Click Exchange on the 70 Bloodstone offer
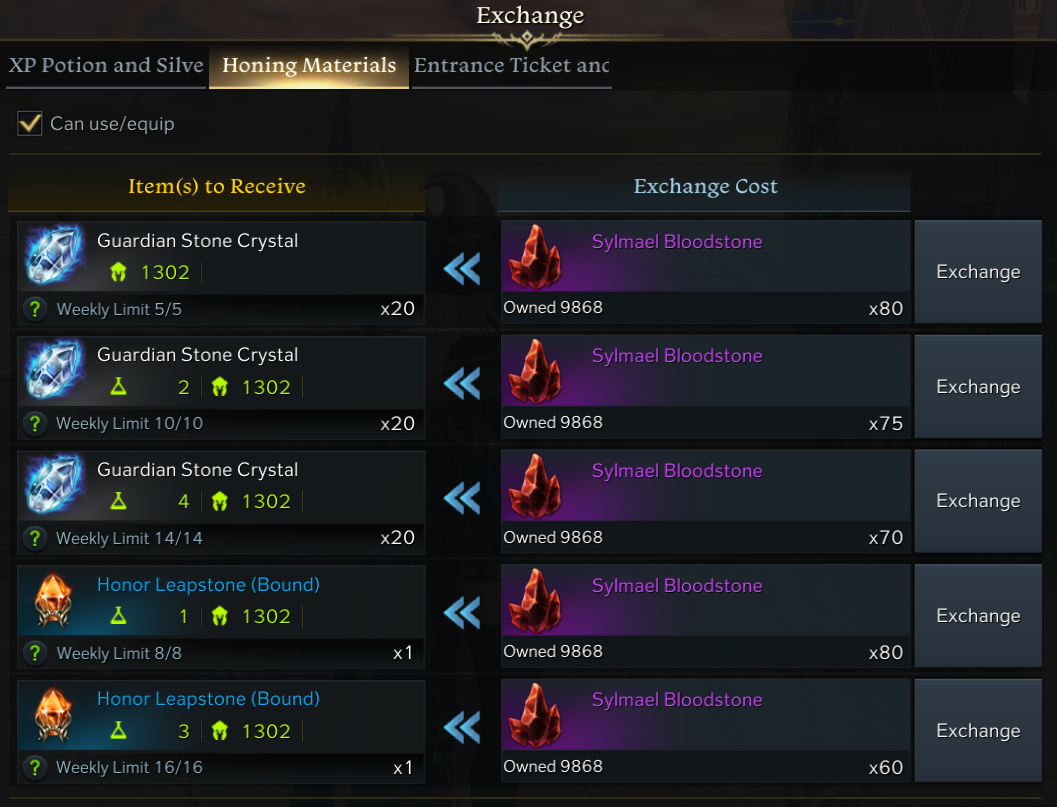Image resolution: width=1057 pixels, height=807 pixels. pyautogui.click(x=977, y=501)
